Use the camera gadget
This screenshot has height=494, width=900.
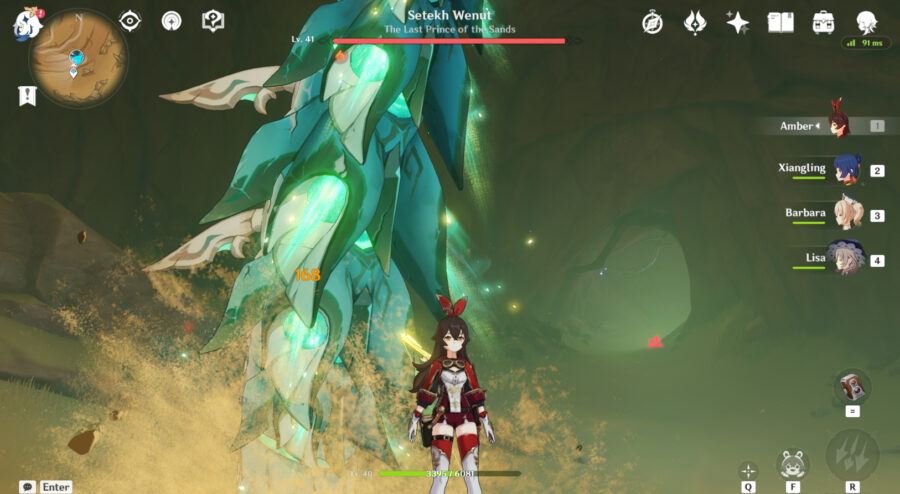coord(852,386)
